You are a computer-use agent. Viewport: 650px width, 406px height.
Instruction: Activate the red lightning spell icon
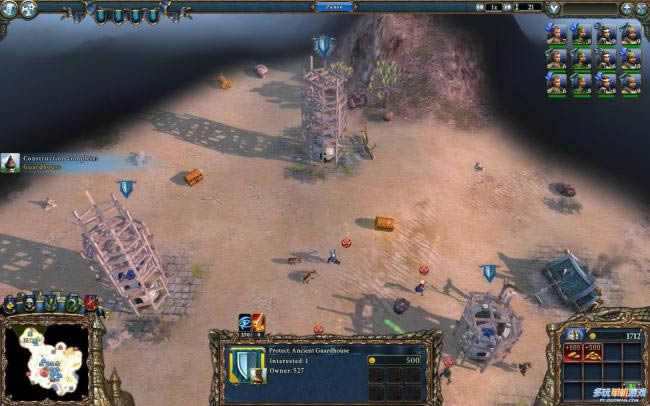pos(259,321)
